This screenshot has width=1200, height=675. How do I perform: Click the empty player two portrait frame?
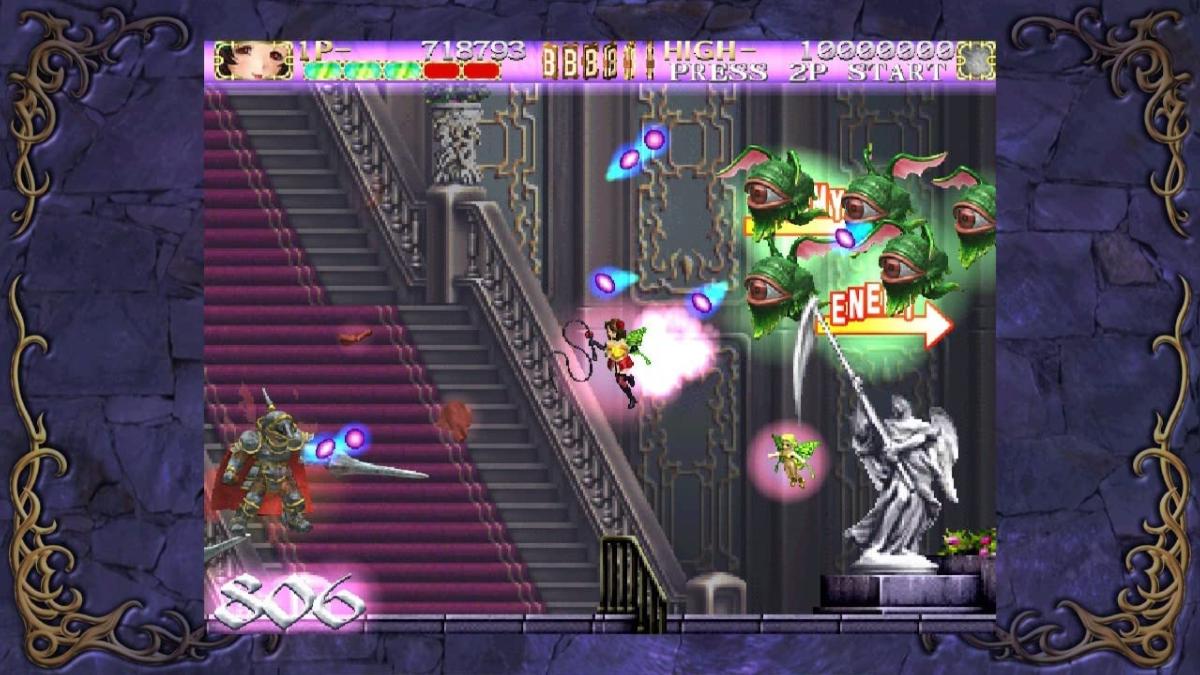[975, 60]
